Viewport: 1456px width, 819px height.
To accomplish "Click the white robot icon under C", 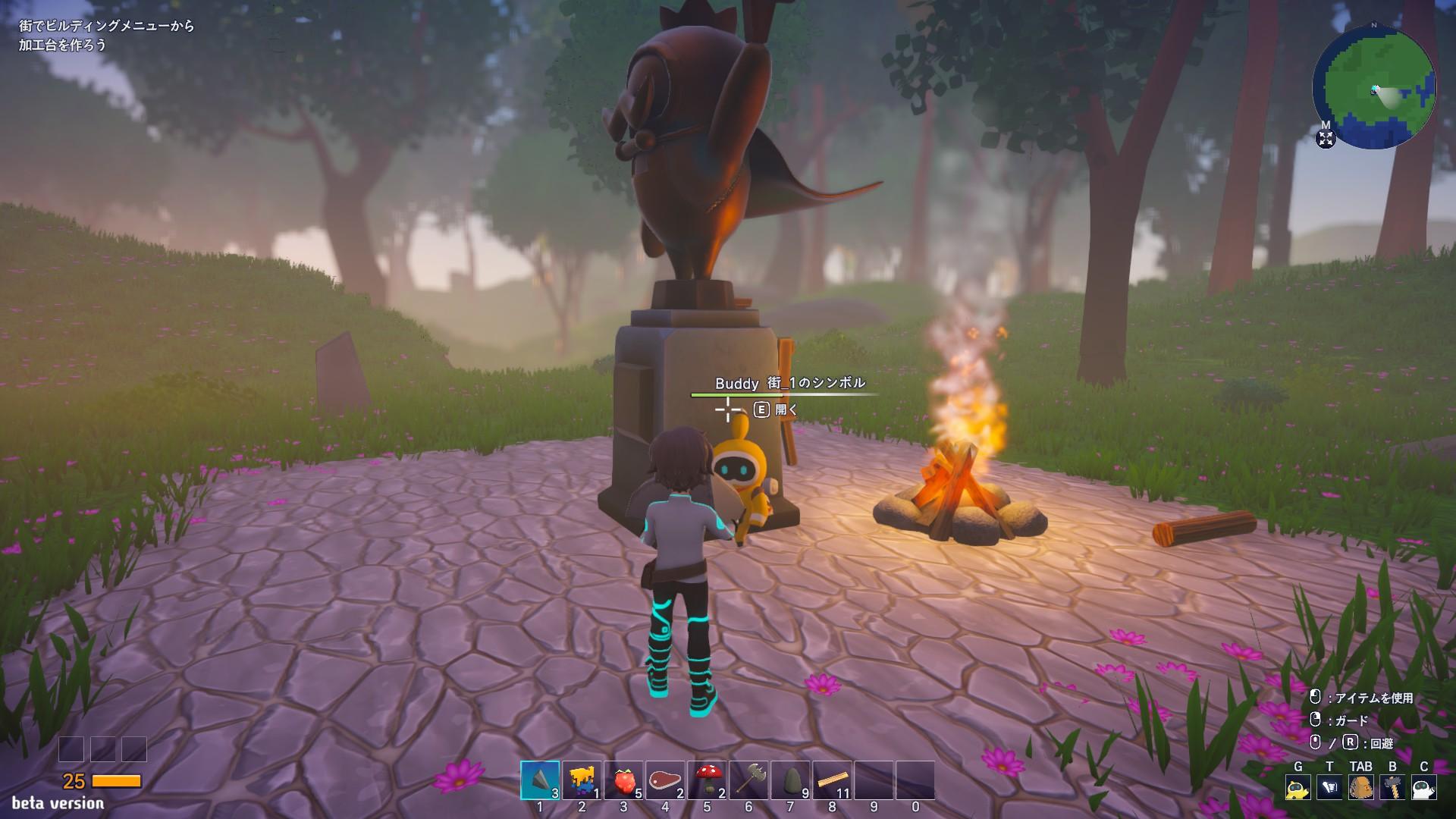I will point(1424,788).
